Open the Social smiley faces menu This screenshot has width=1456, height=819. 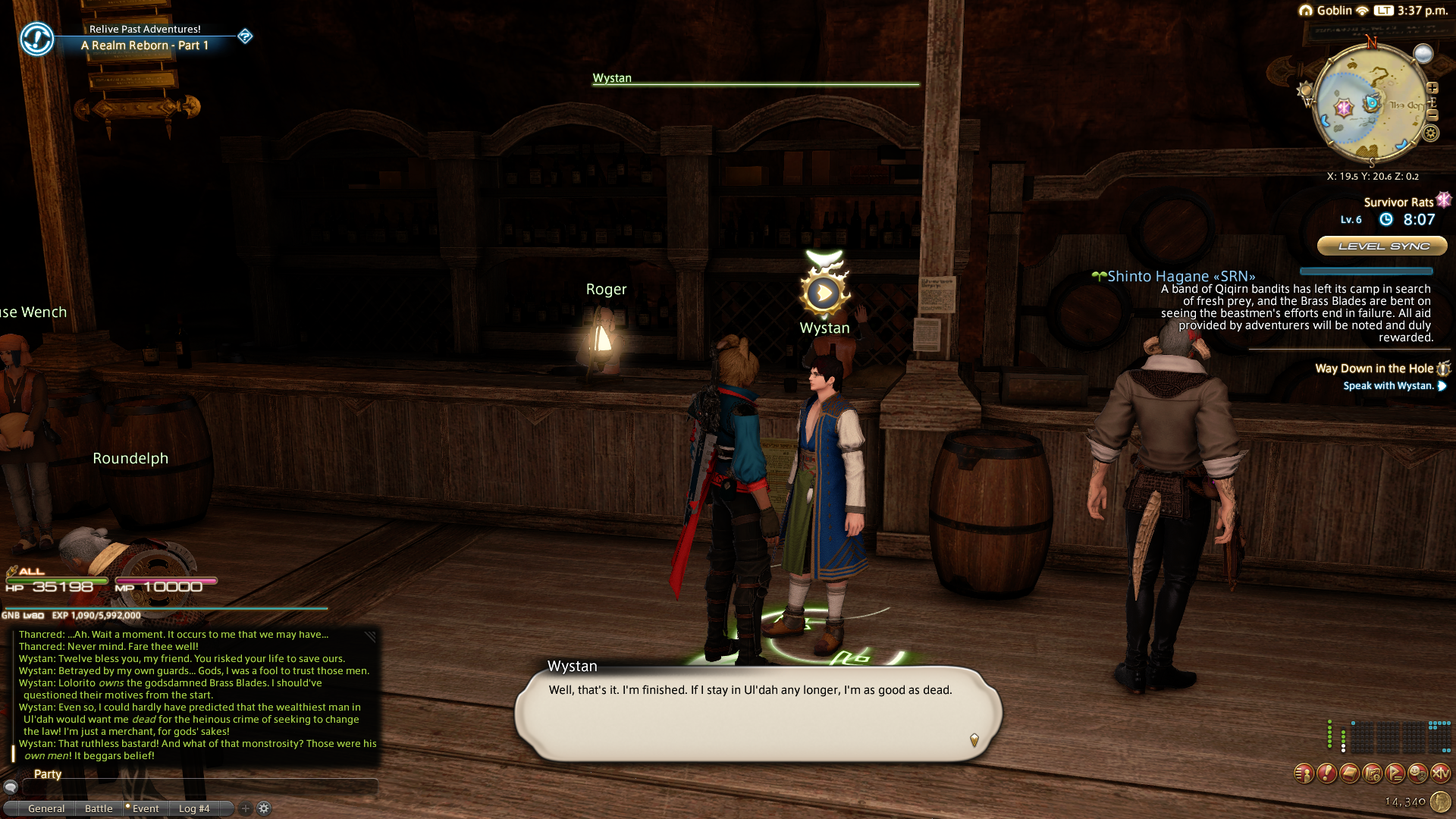pyautogui.click(x=1417, y=773)
